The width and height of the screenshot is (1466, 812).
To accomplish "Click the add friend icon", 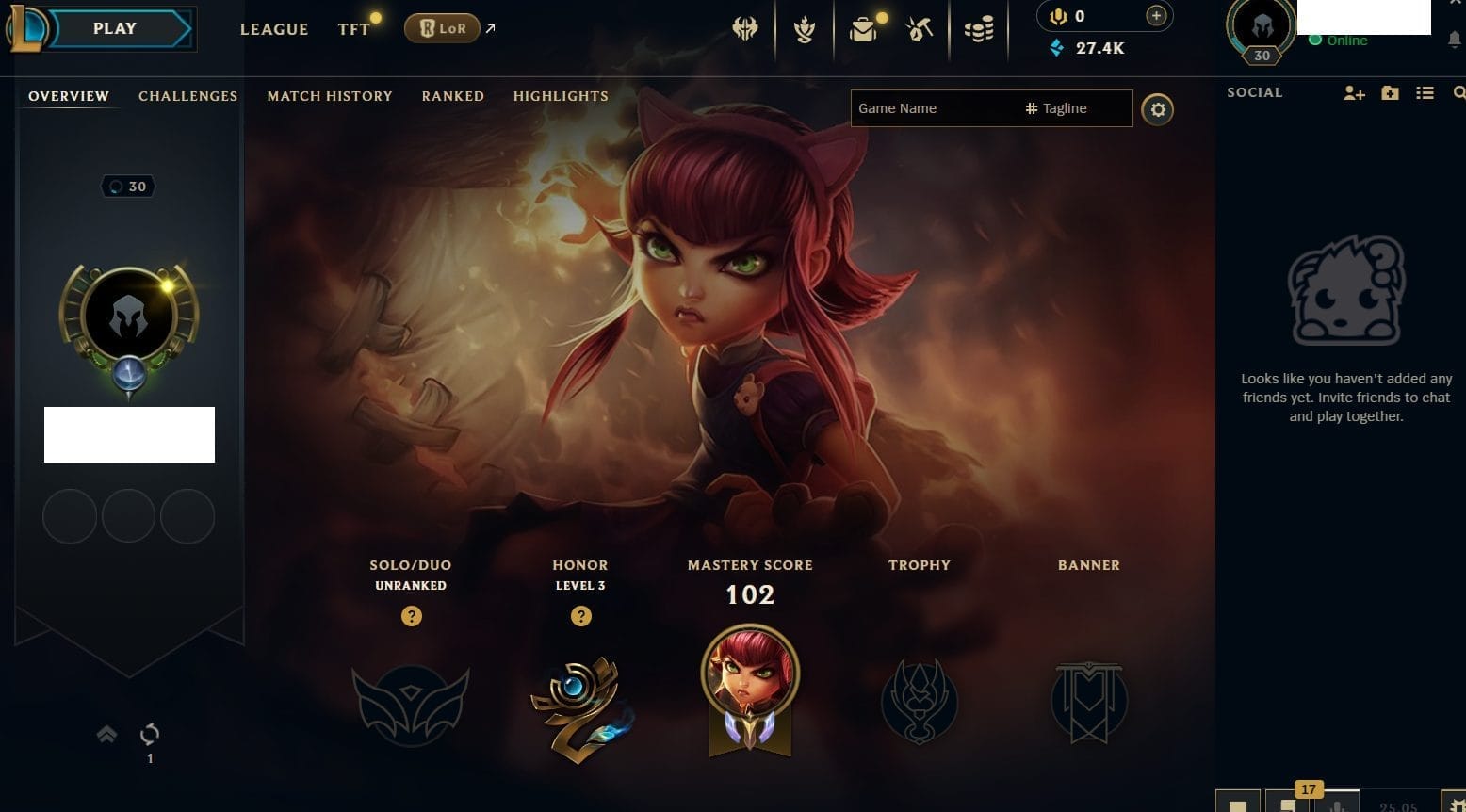I will tap(1354, 93).
